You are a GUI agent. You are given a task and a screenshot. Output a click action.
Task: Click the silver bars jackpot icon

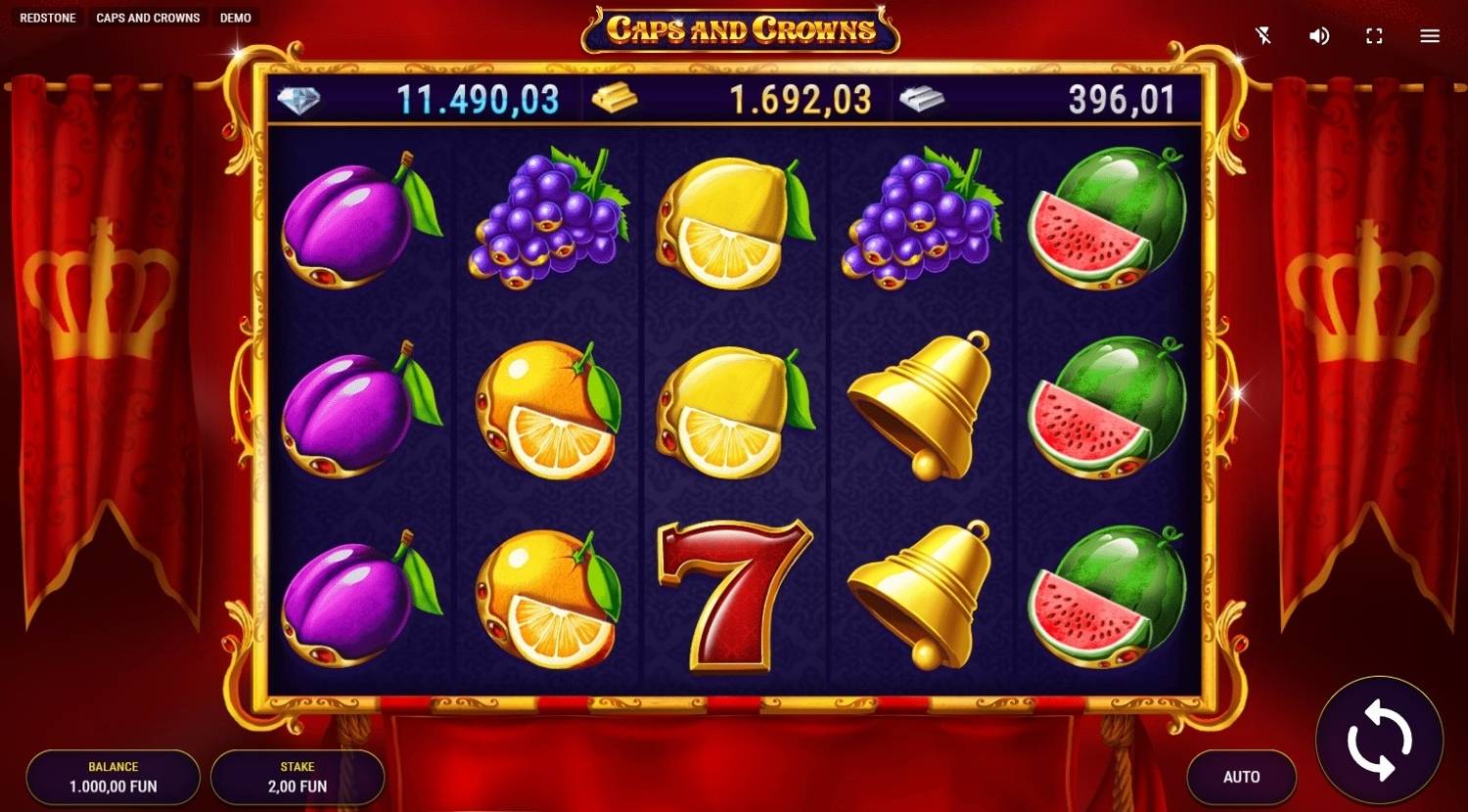pyautogui.click(x=918, y=98)
